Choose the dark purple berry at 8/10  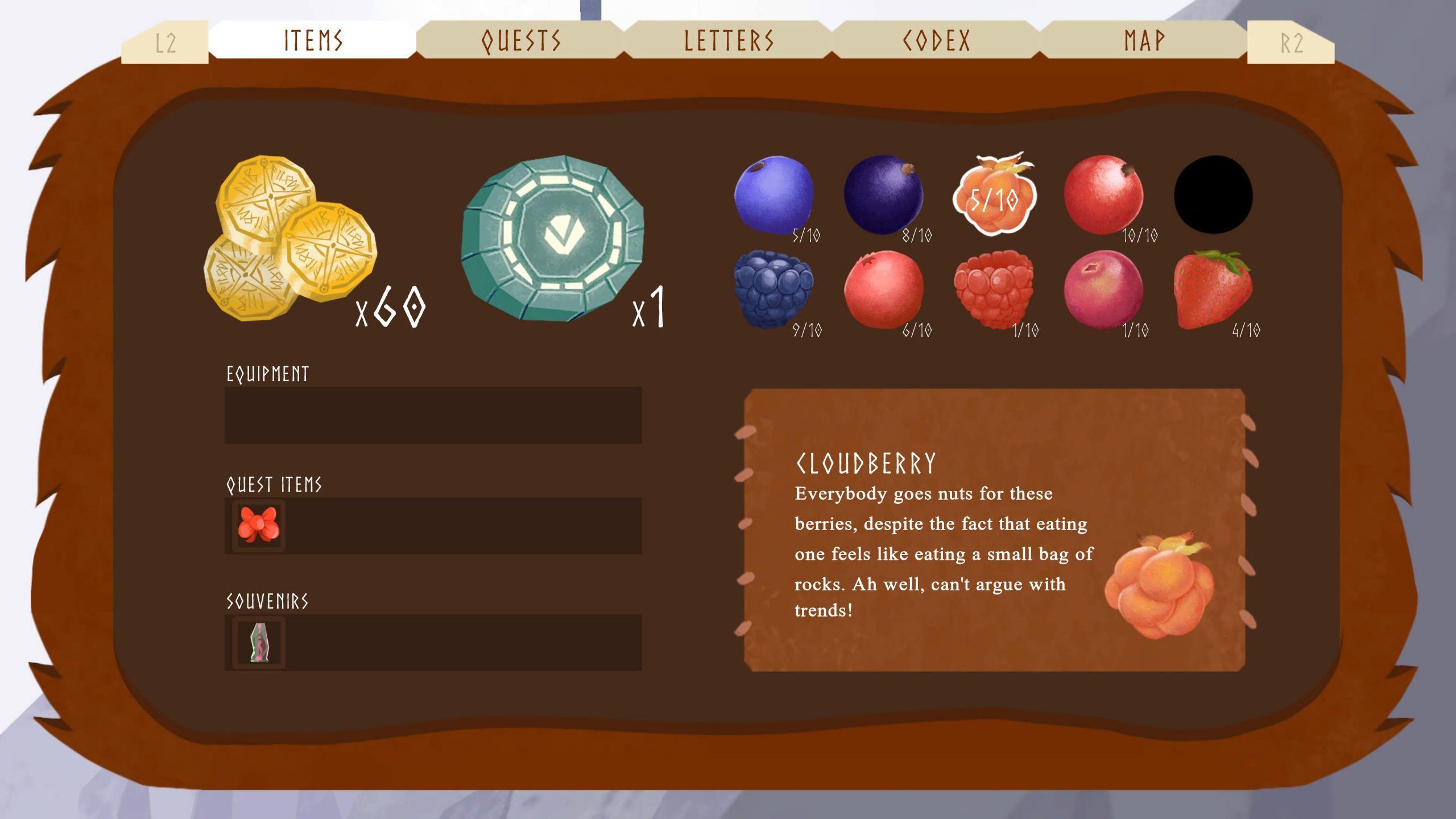coord(883,195)
